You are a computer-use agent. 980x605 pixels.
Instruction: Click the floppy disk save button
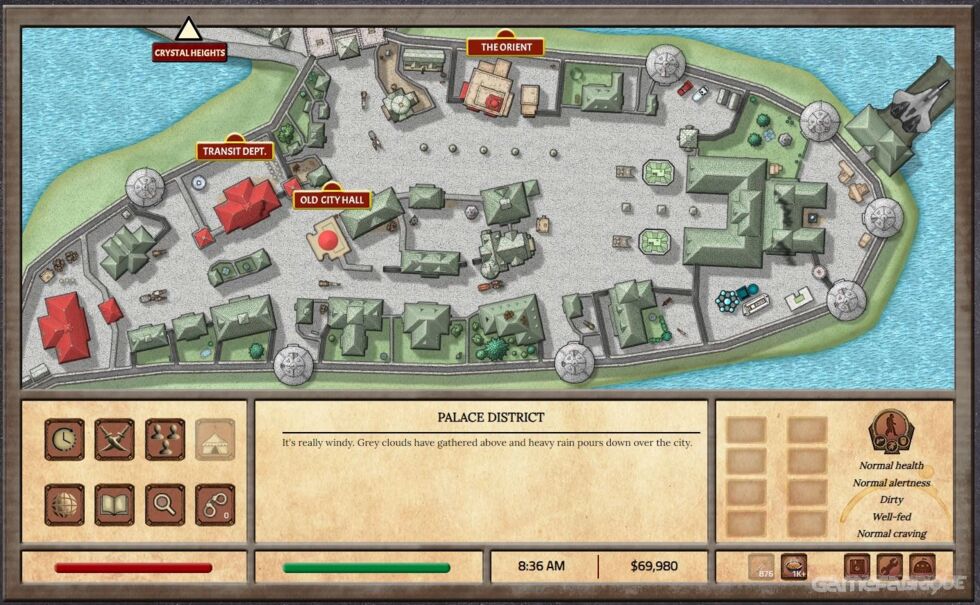tap(858, 566)
